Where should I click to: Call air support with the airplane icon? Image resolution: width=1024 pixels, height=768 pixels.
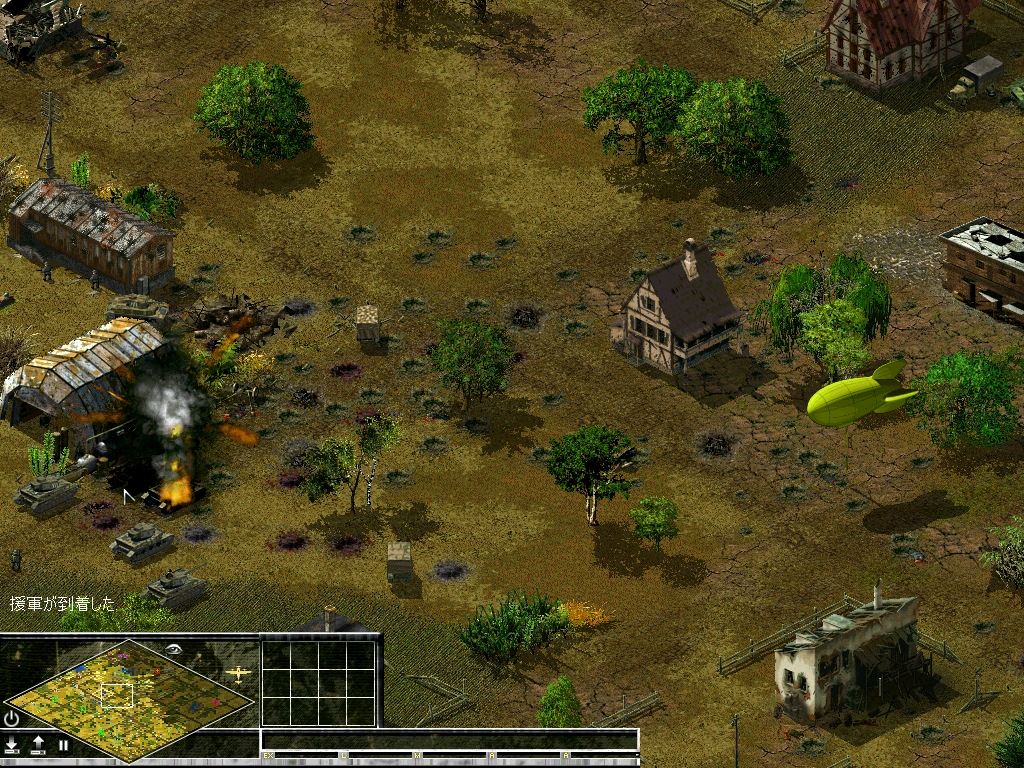[x=238, y=674]
